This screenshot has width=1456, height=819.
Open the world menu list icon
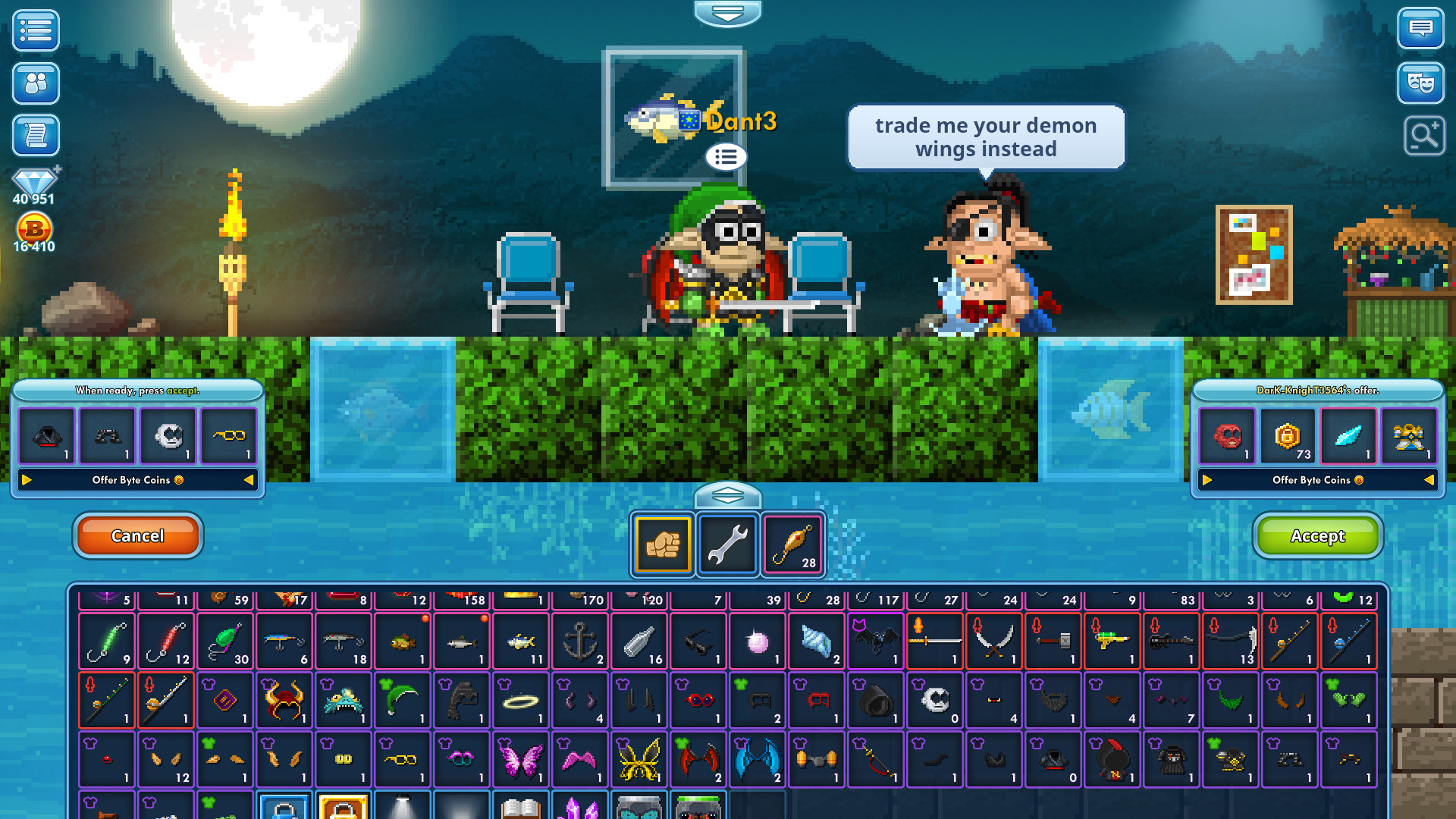click(35, 30)
